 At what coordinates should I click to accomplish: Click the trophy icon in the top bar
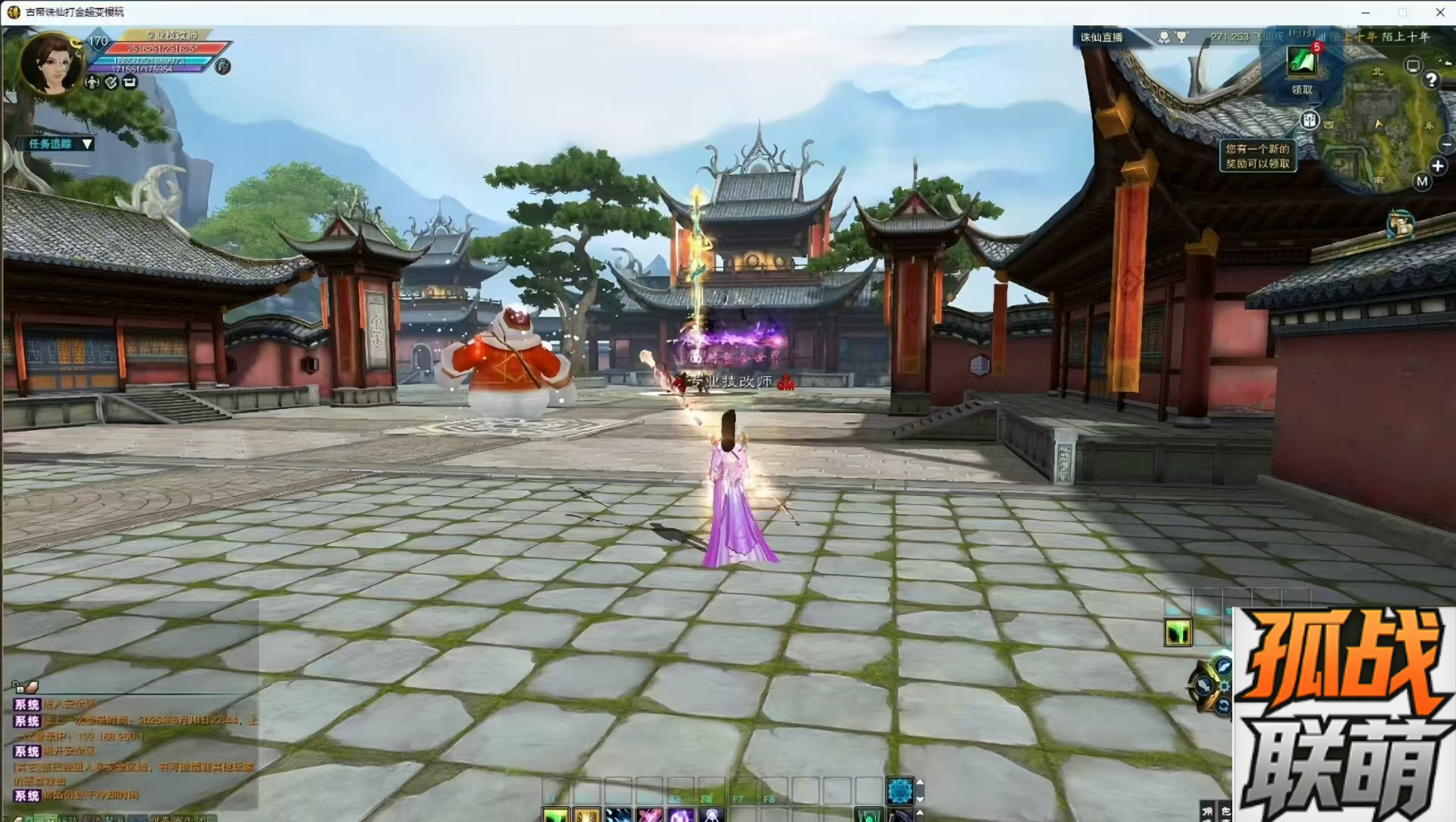1181,36
